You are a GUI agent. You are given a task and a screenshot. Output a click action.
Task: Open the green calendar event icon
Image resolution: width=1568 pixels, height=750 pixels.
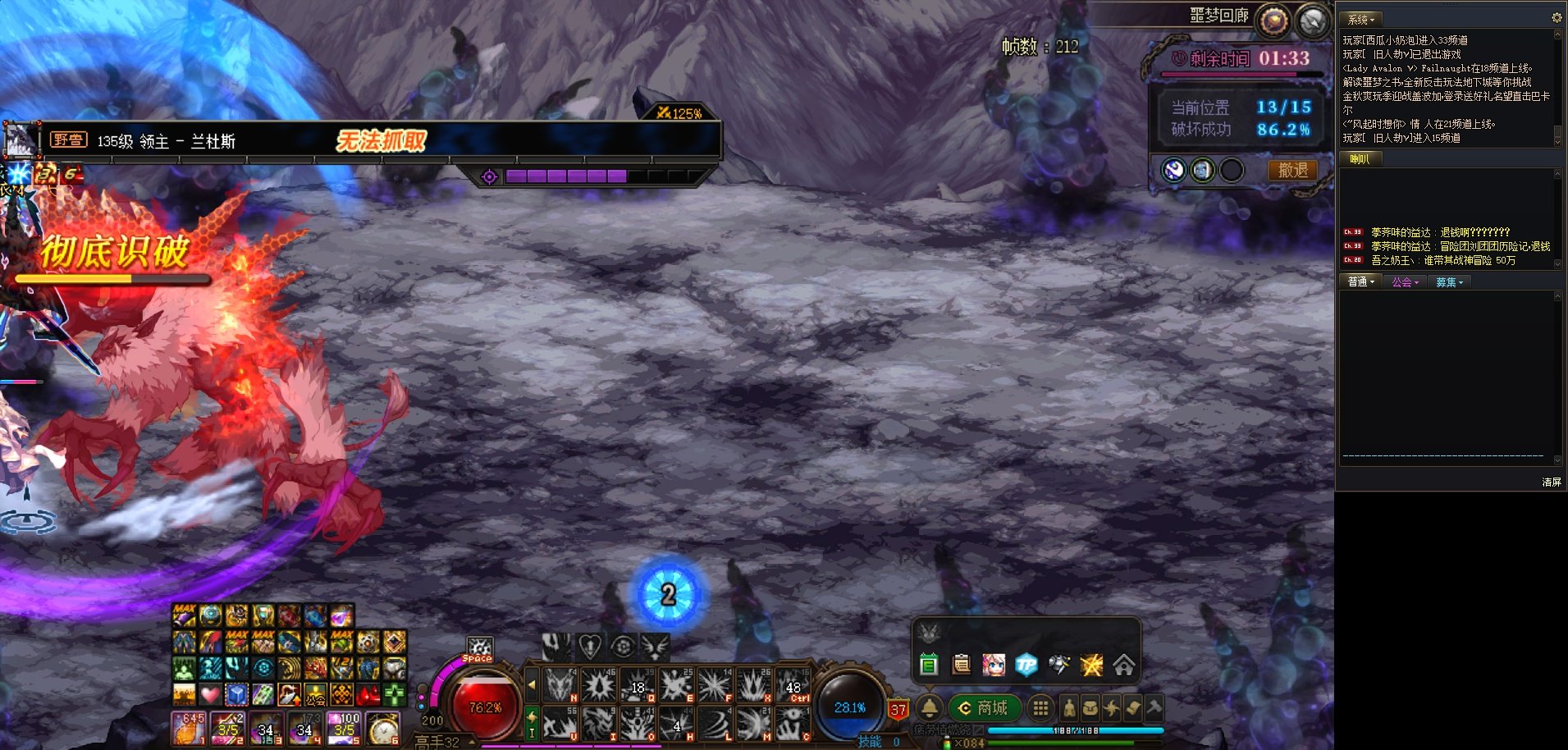click(x=929, y=665)
